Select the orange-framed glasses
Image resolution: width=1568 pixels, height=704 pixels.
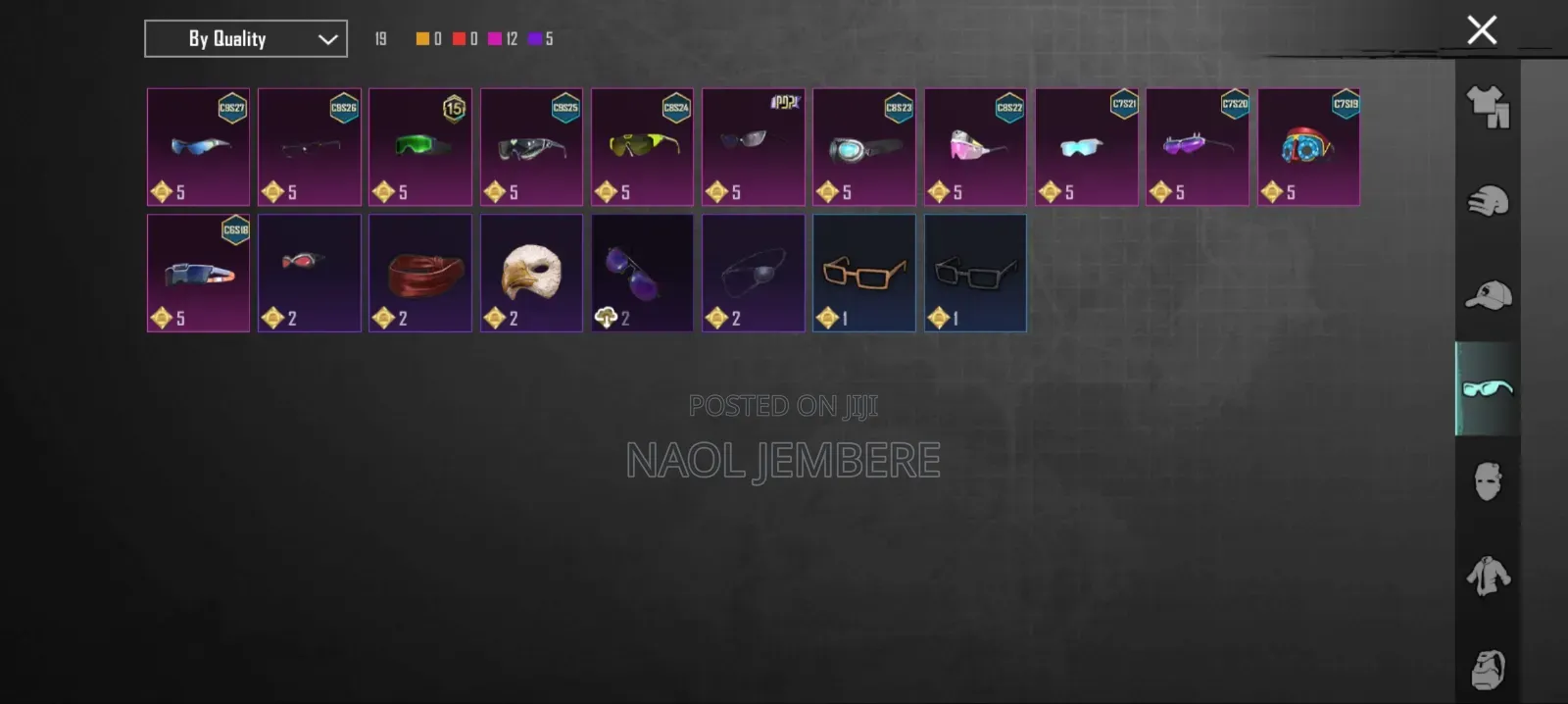863,274
